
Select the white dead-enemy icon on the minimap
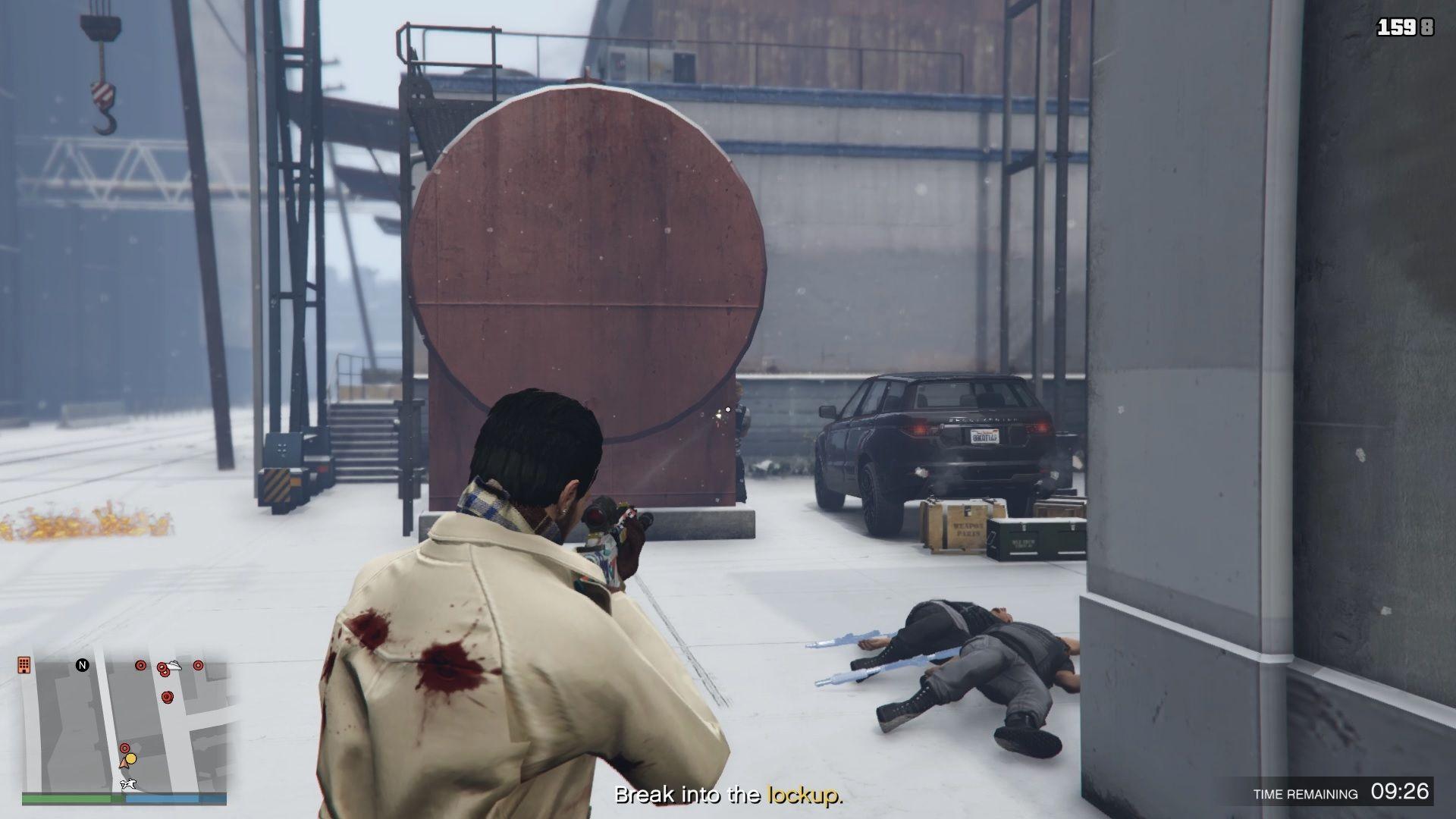128,783
